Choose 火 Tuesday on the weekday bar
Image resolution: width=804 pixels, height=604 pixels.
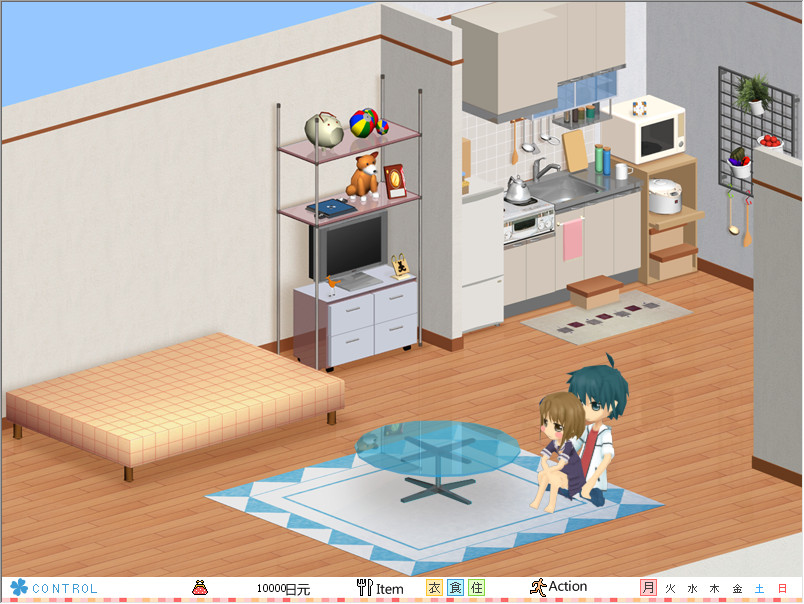(x=671, y=588)
